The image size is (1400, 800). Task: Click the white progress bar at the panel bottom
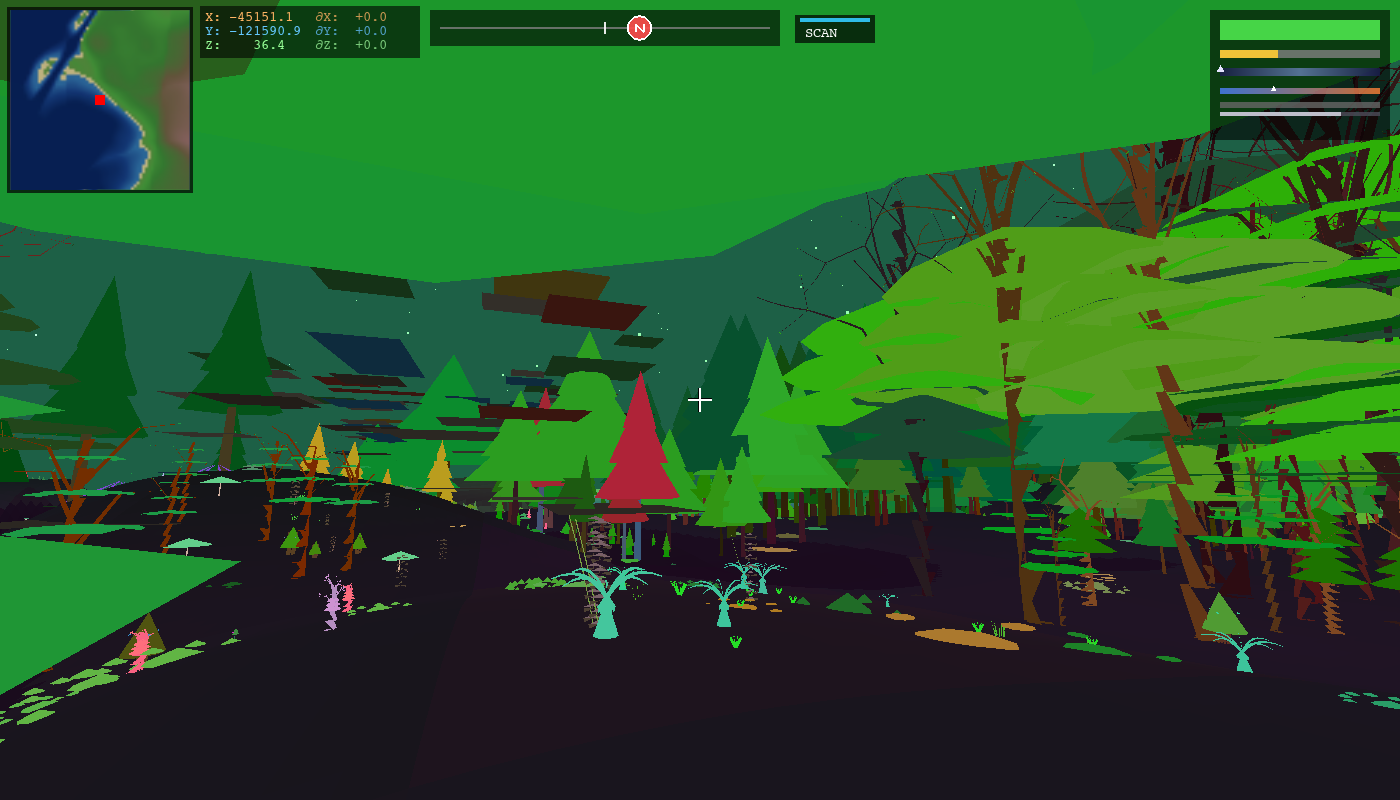point(1280,113)
